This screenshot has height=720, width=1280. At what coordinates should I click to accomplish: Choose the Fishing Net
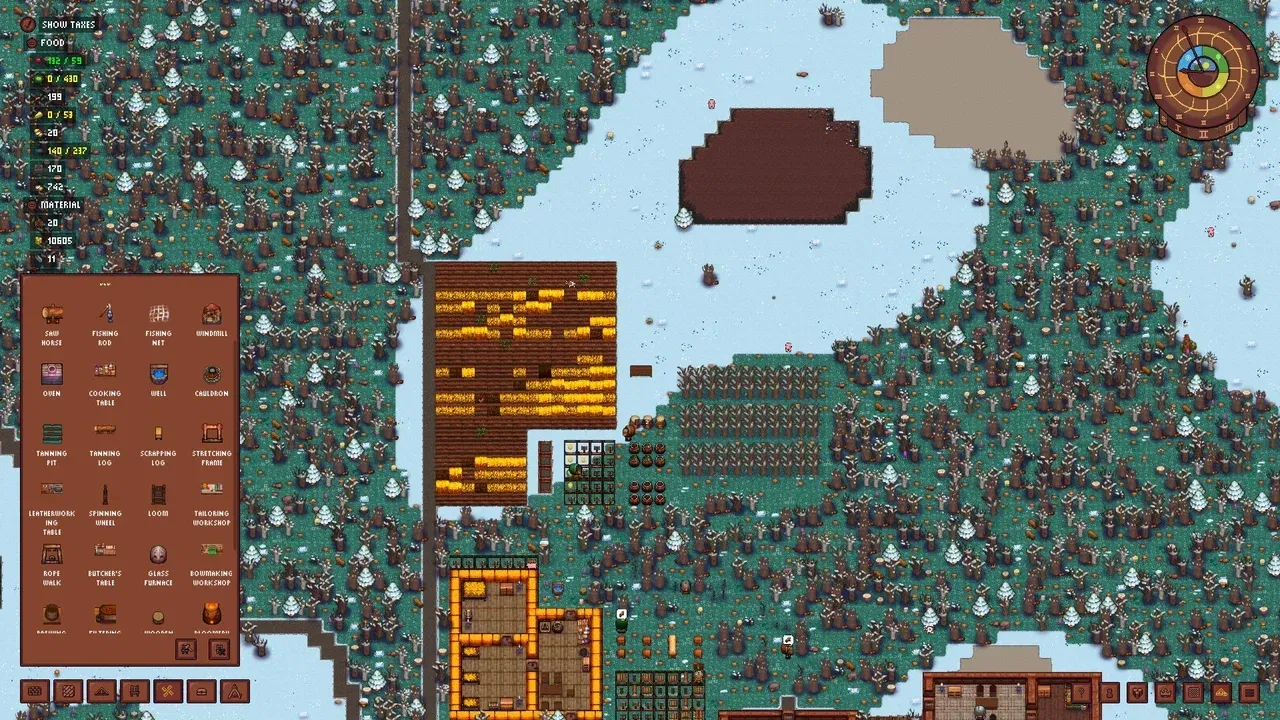click(x=158, y=315)
